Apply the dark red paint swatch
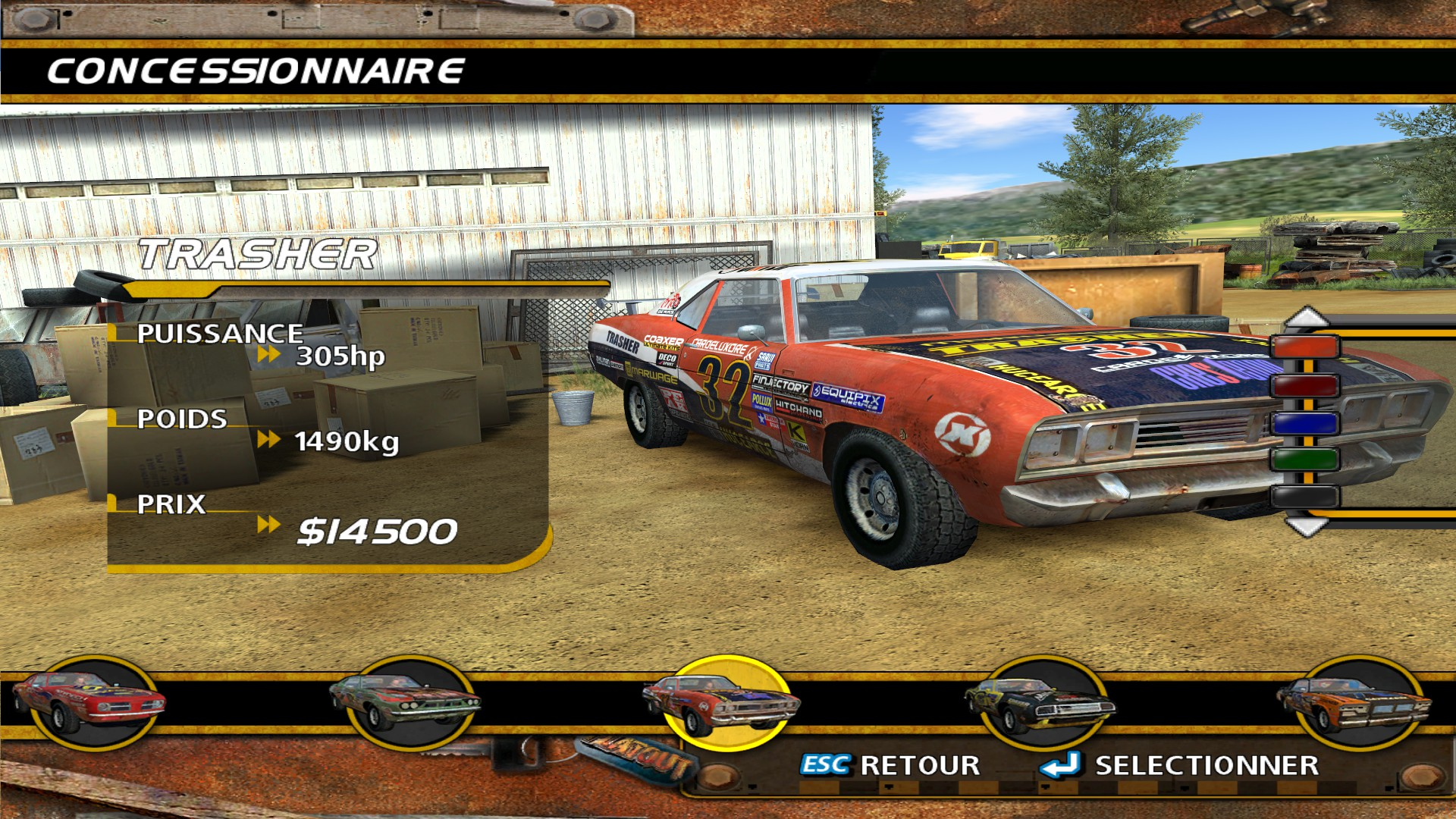The height and width of the screenshot is (819, 1456). point(1305,385)
